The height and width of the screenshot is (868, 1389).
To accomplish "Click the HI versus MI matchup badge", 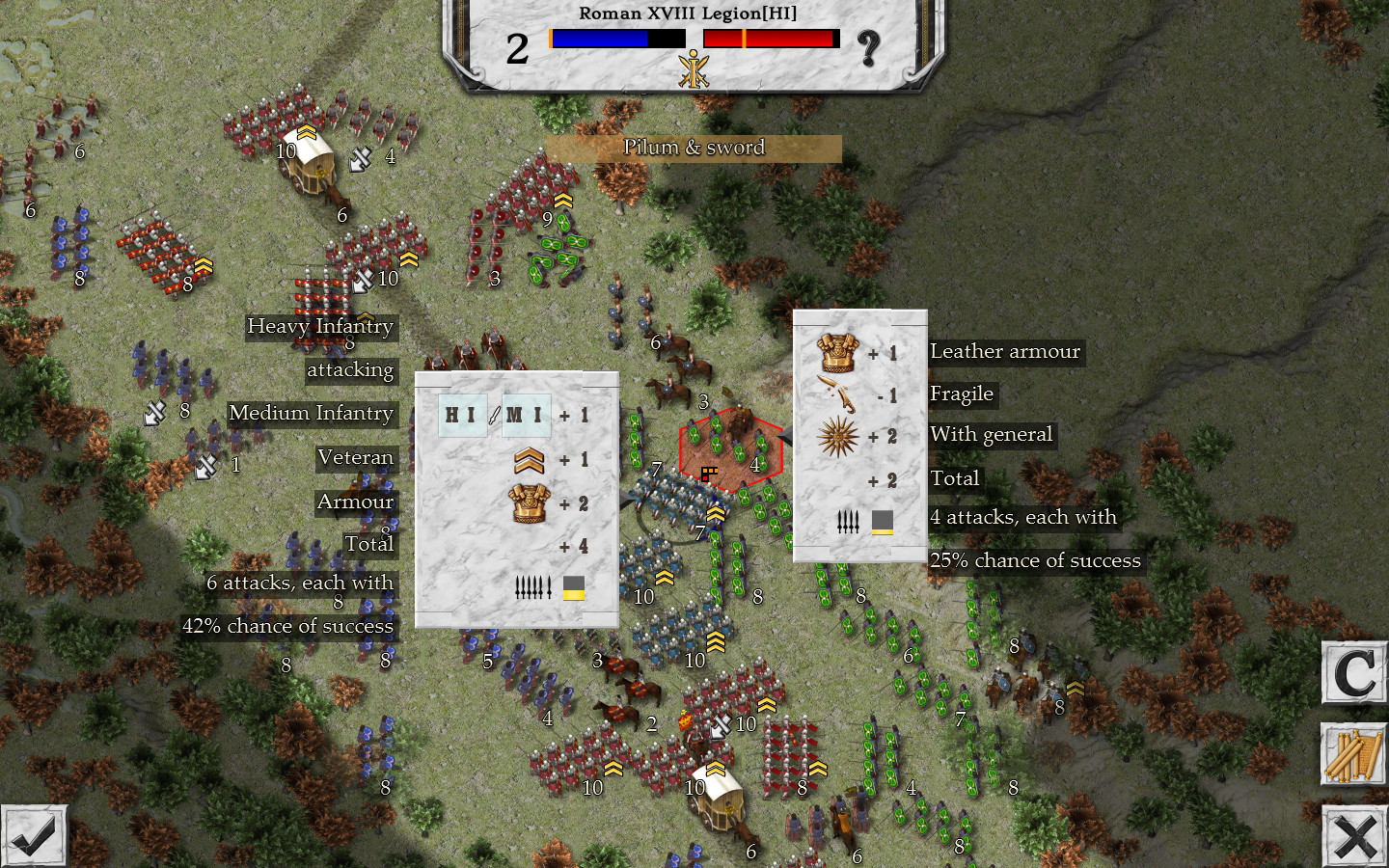I will (493, 416).
